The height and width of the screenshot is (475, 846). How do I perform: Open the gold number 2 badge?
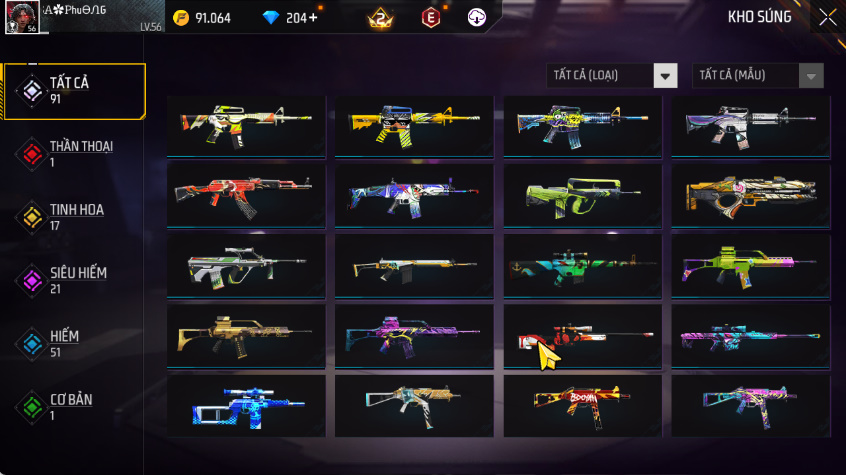click(380, 18)
